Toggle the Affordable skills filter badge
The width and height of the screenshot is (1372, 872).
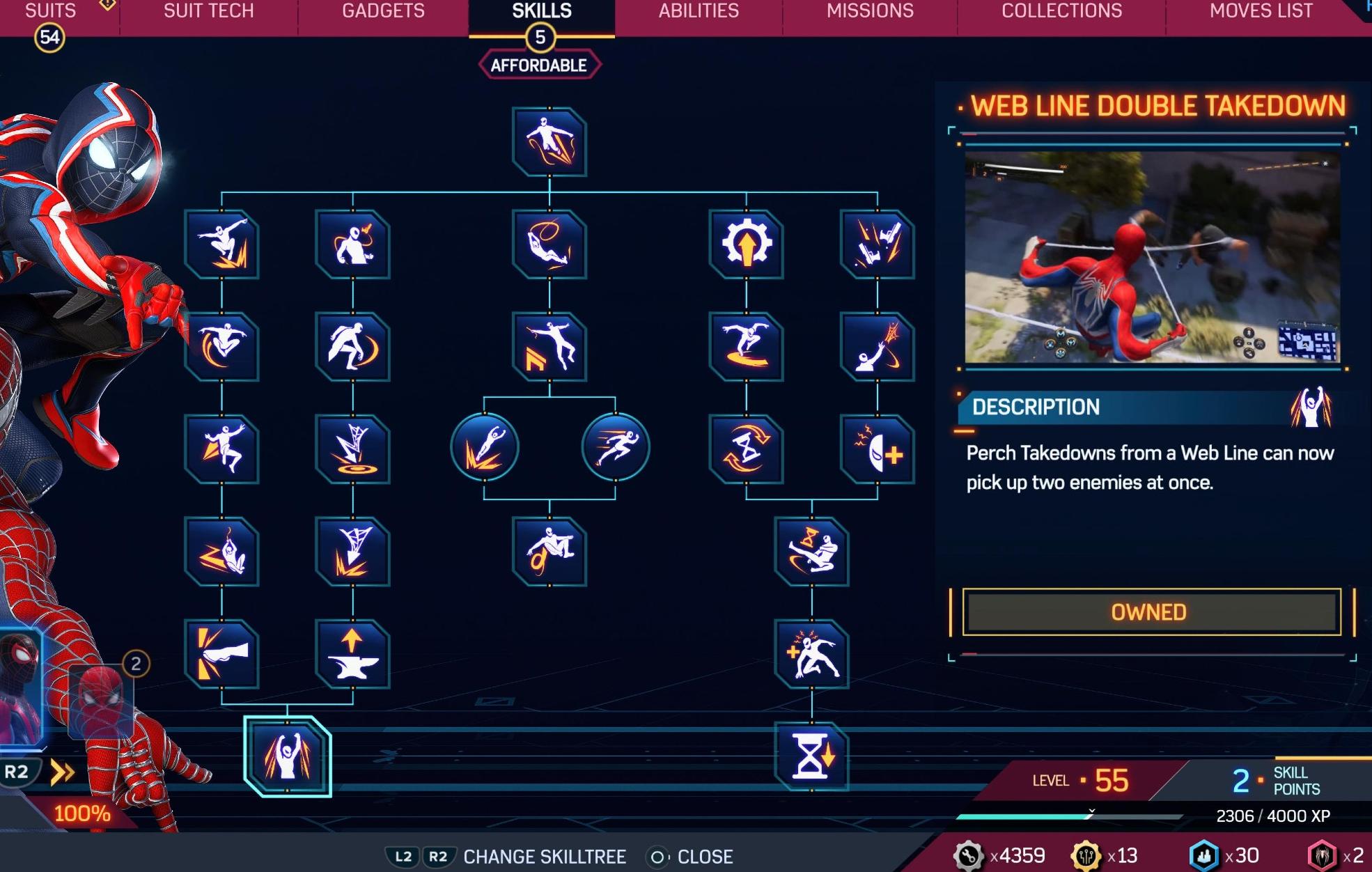[x=540, y=64]
